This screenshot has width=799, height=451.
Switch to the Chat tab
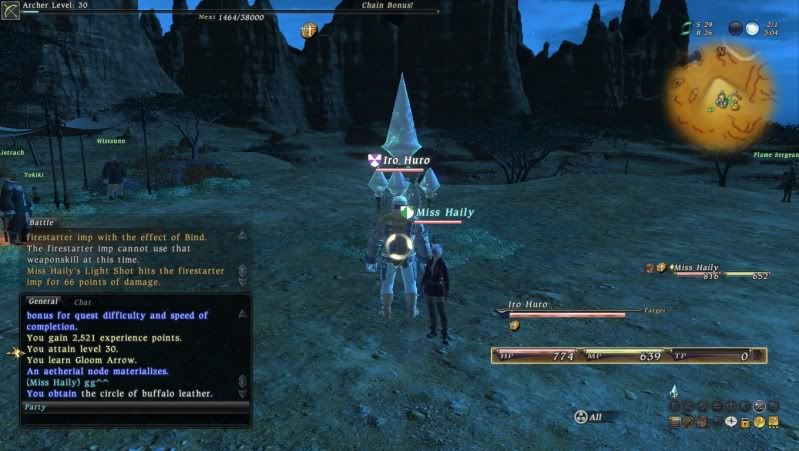click(x=83, y=301)
